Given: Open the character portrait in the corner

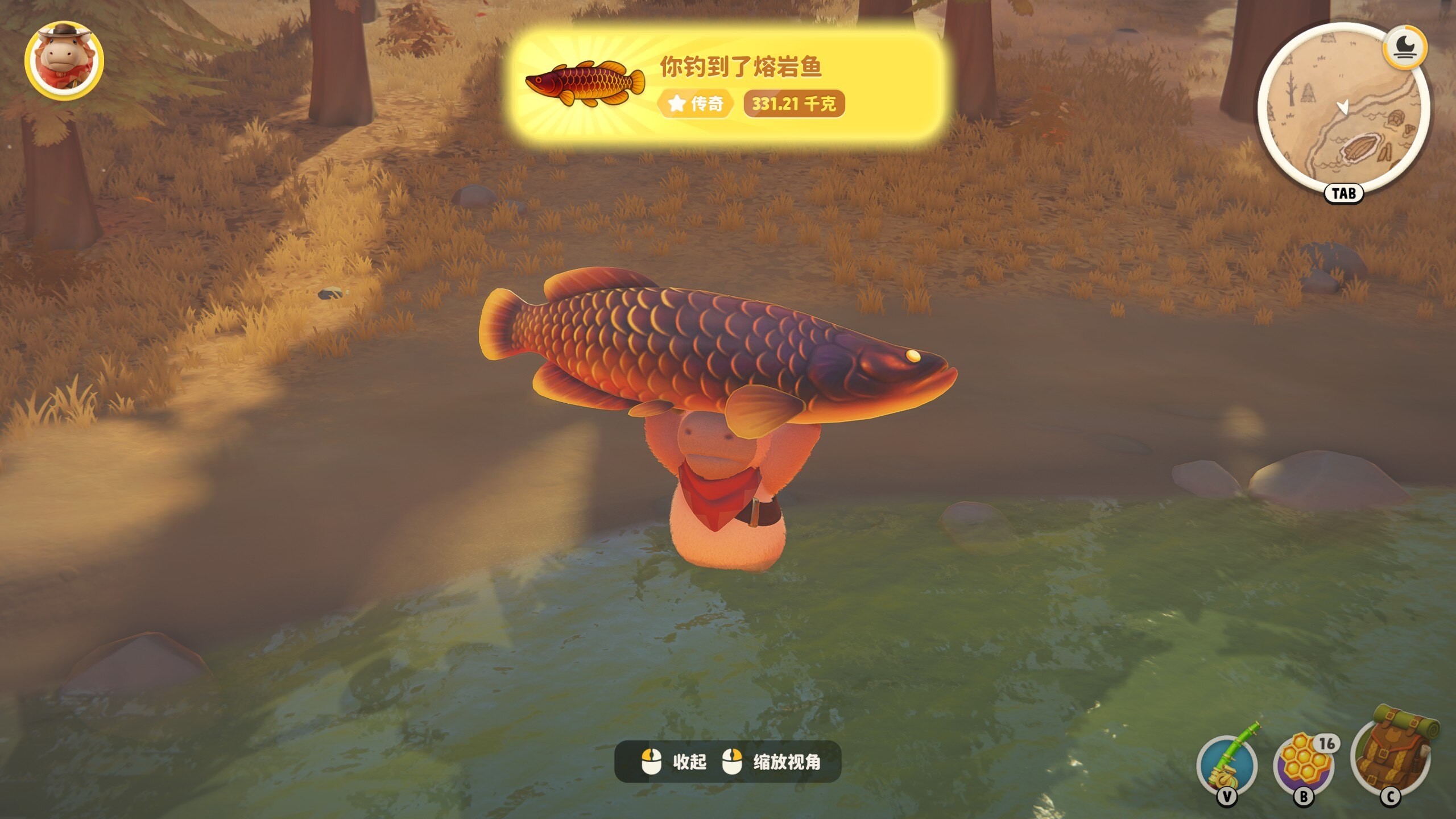Looking at the screenshot, I should coord(64,61).
